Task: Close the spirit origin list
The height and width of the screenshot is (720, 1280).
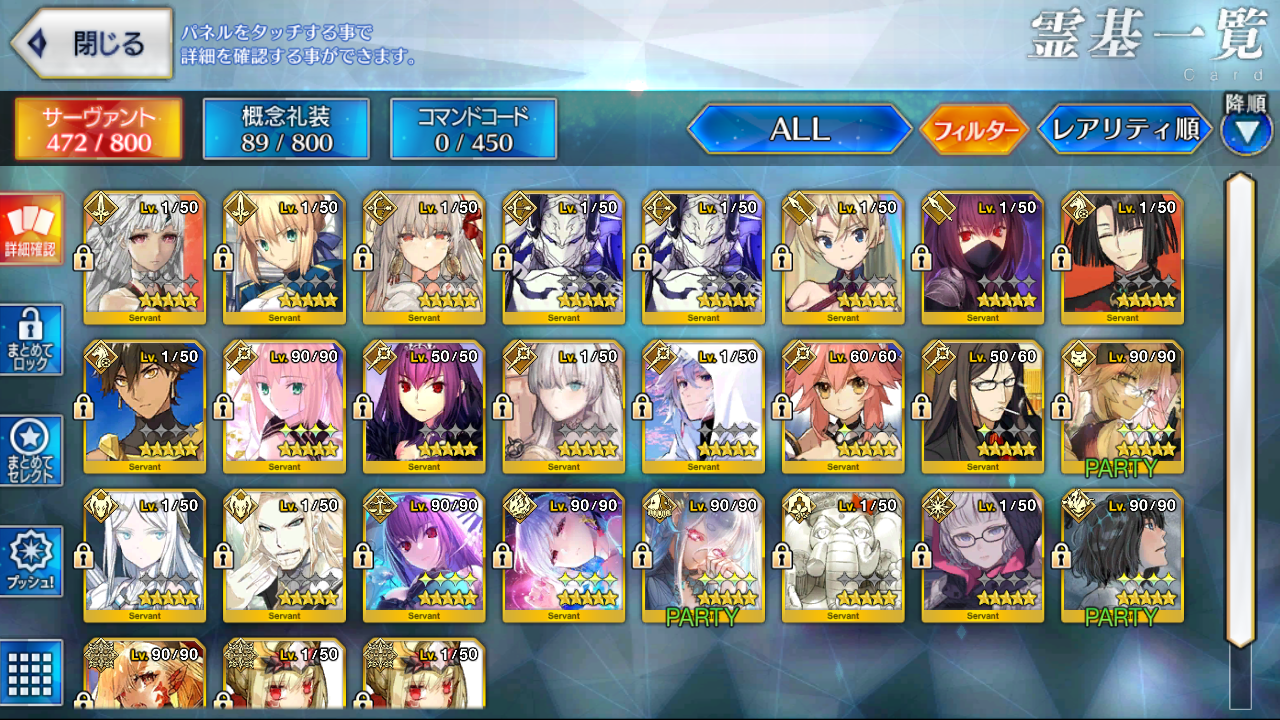Action: click(x=92, y=44)
